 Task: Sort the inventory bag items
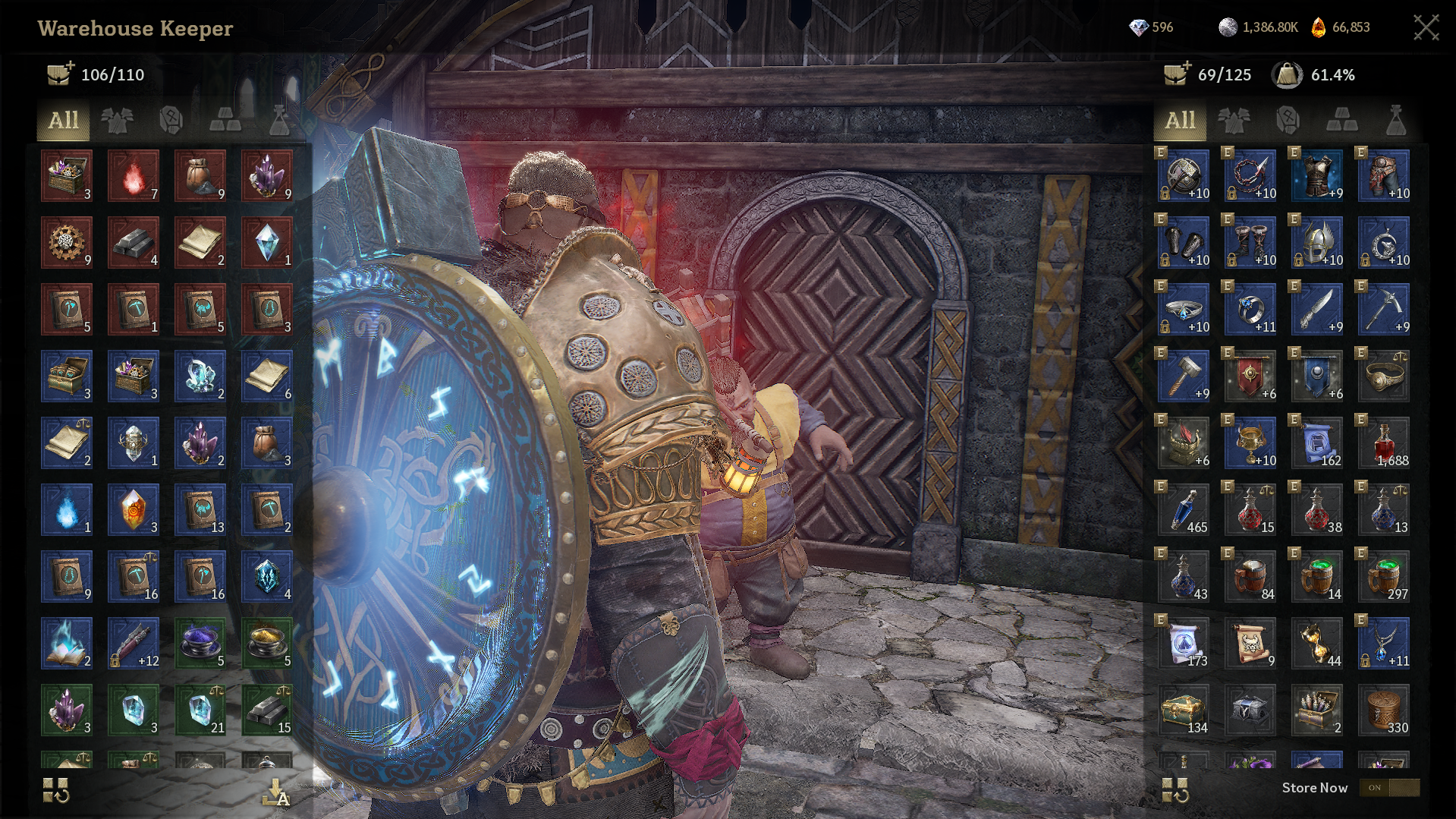coord(1175,790)
